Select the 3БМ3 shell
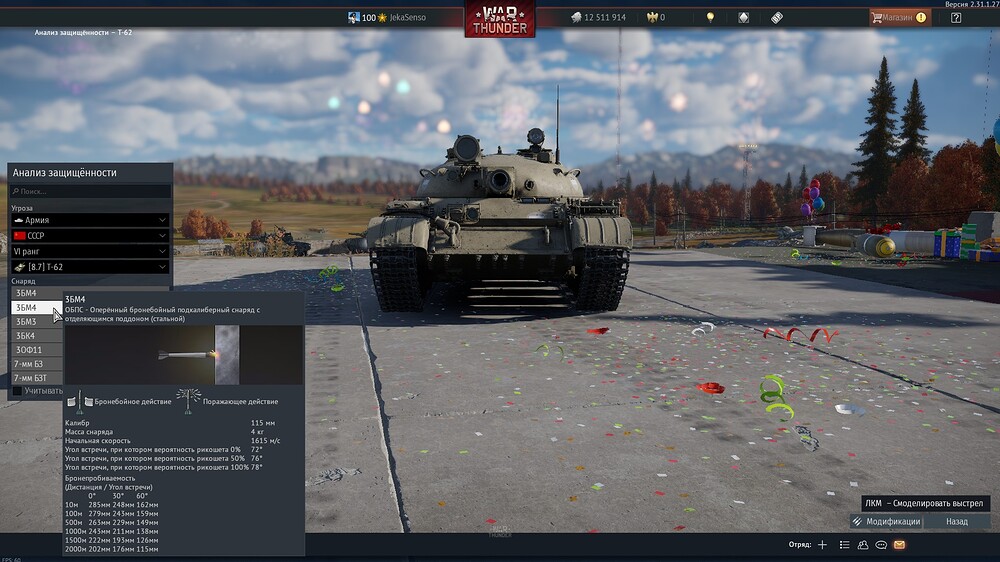Viewport: 1000px width, 562px height. point(27,322)
